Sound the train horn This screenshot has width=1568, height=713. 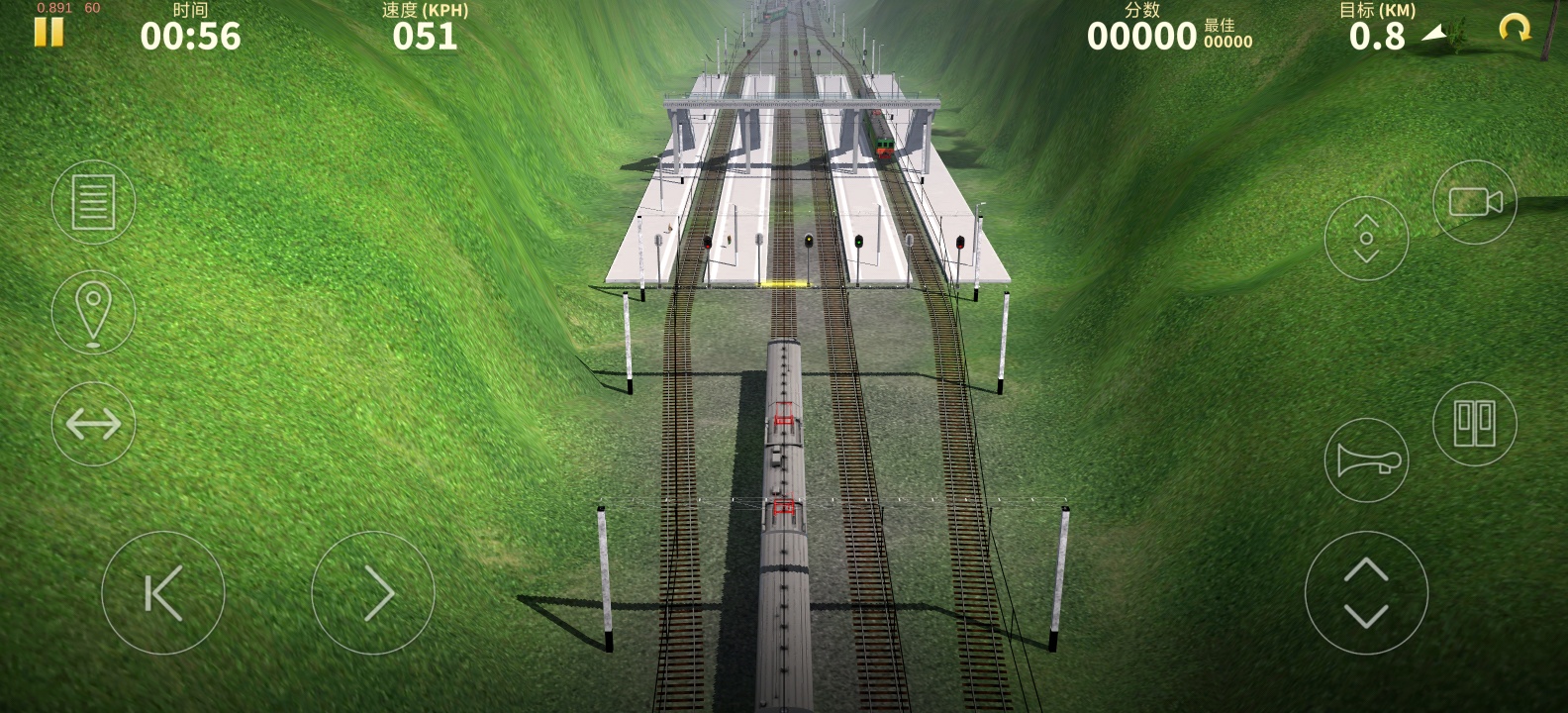1366,460
